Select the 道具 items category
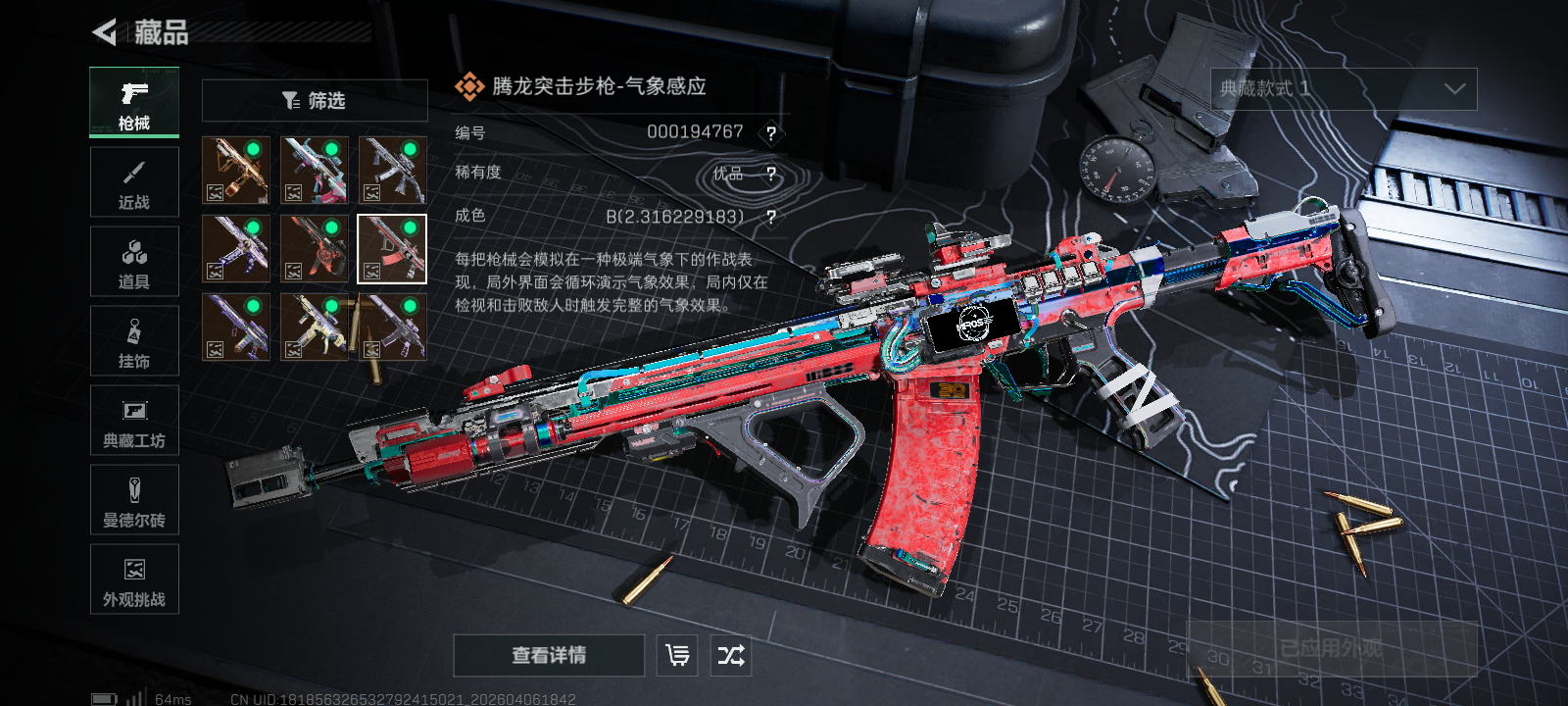 click(x=134, y=262)
